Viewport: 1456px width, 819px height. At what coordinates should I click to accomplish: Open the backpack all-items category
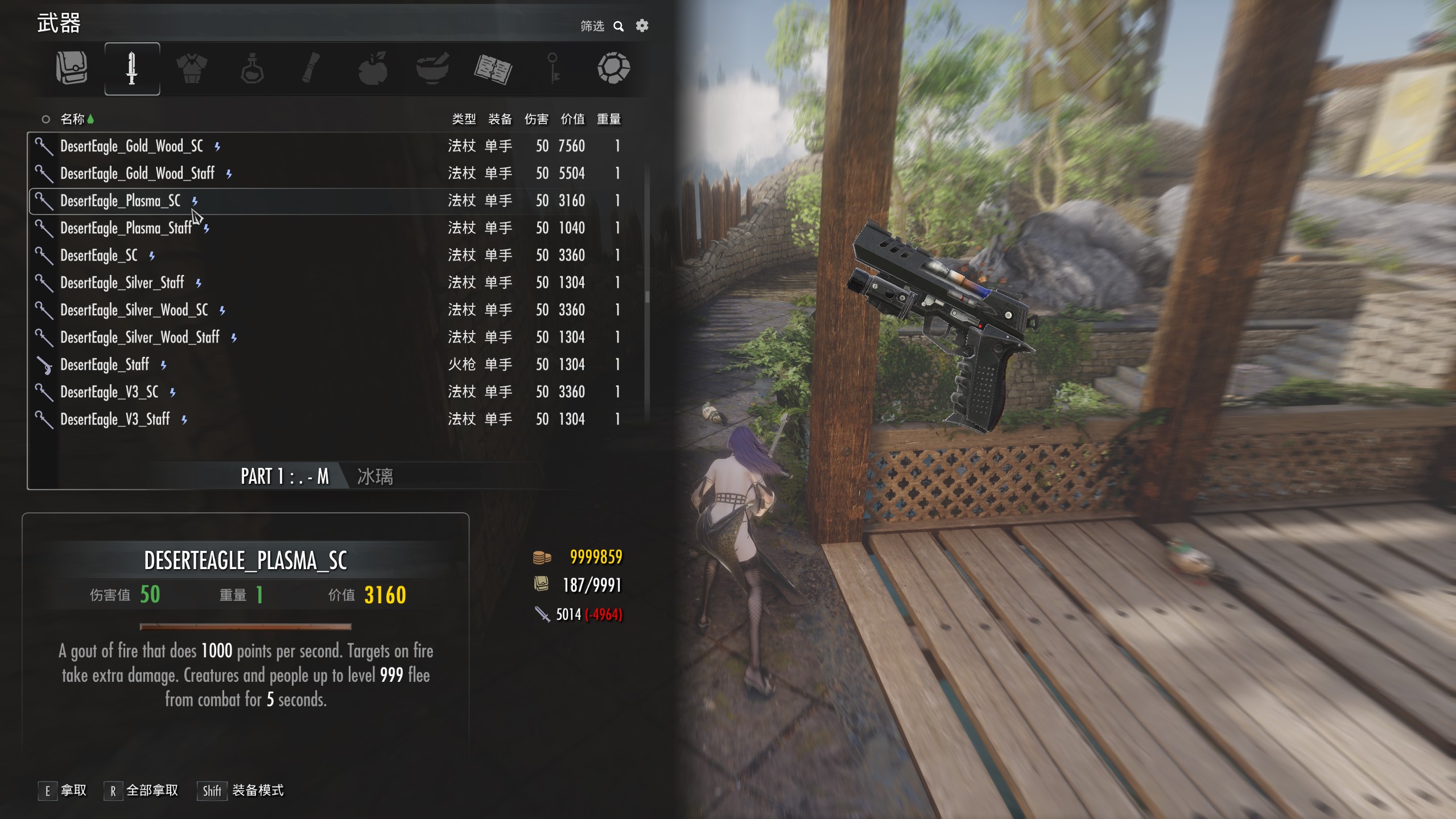(x=72, y=68)
